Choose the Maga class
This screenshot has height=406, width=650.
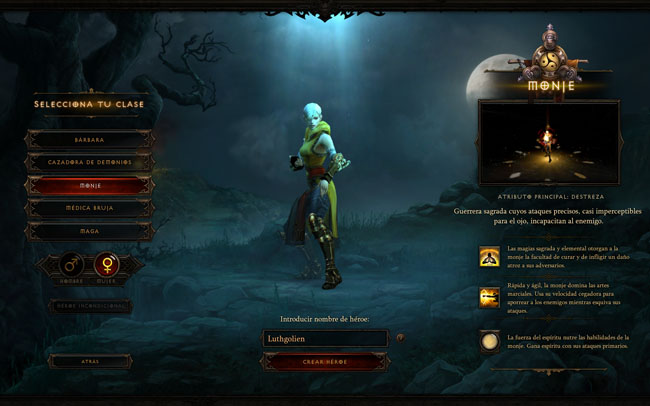[x=90, y=232]
